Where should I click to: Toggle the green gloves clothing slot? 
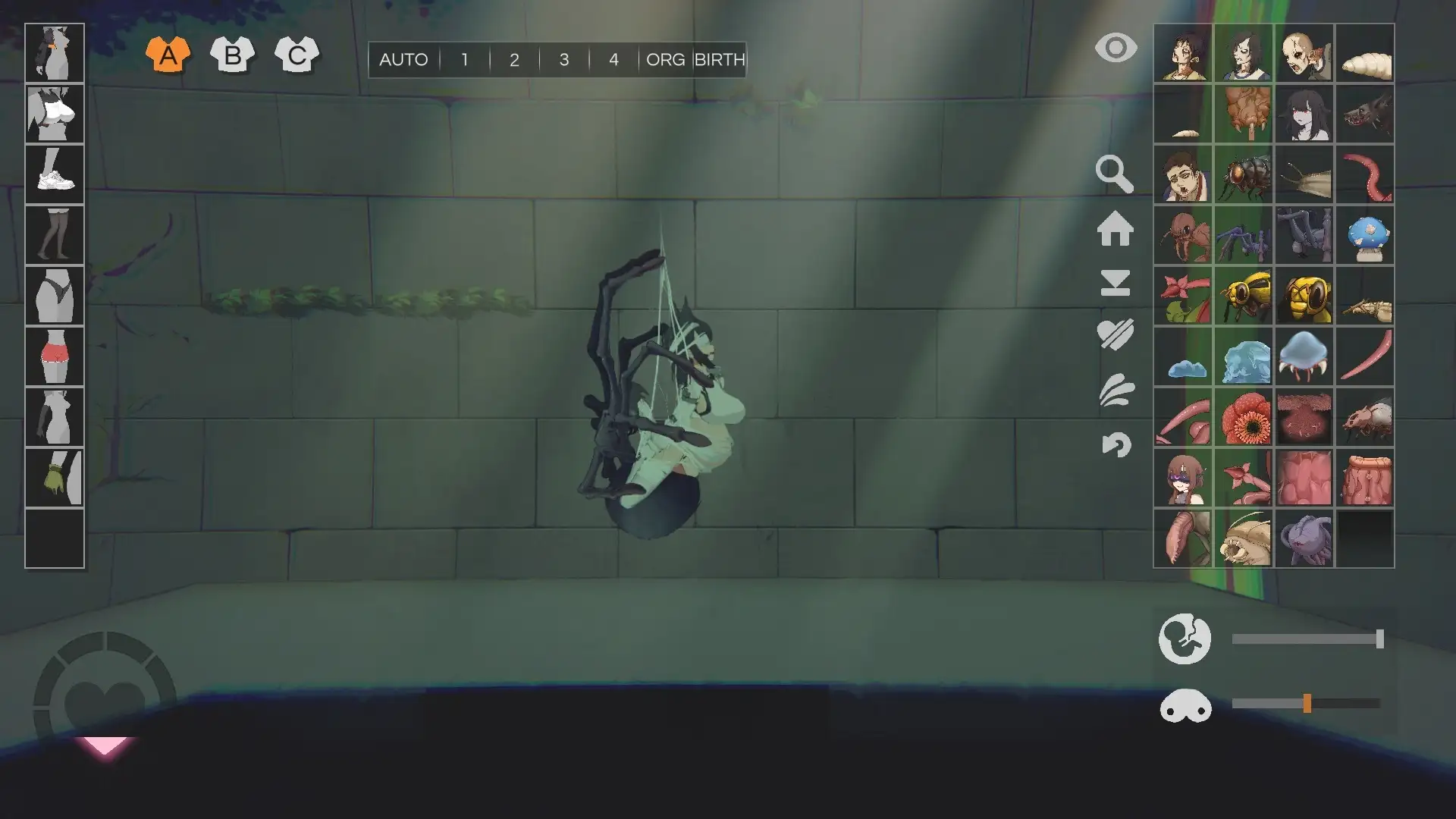click(55, 478)
